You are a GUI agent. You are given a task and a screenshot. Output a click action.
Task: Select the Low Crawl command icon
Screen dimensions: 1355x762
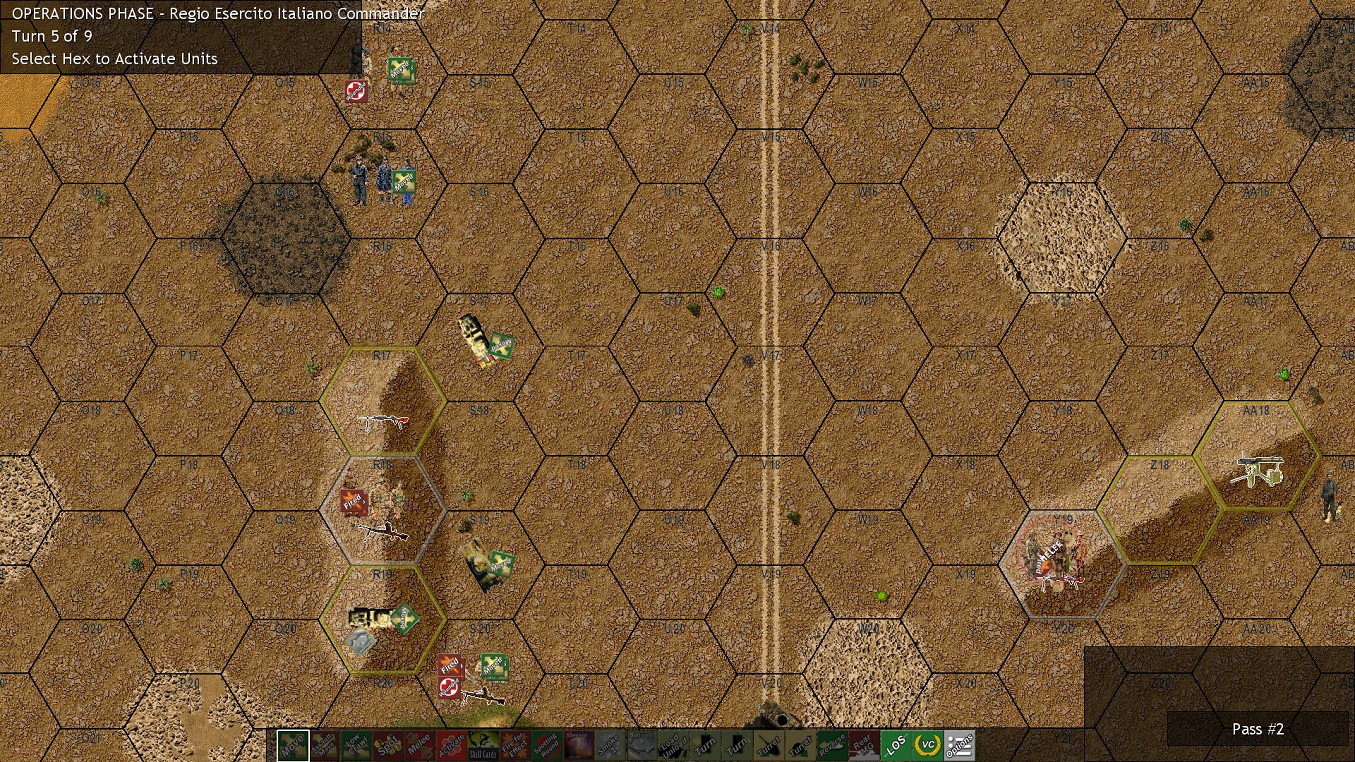358,746
